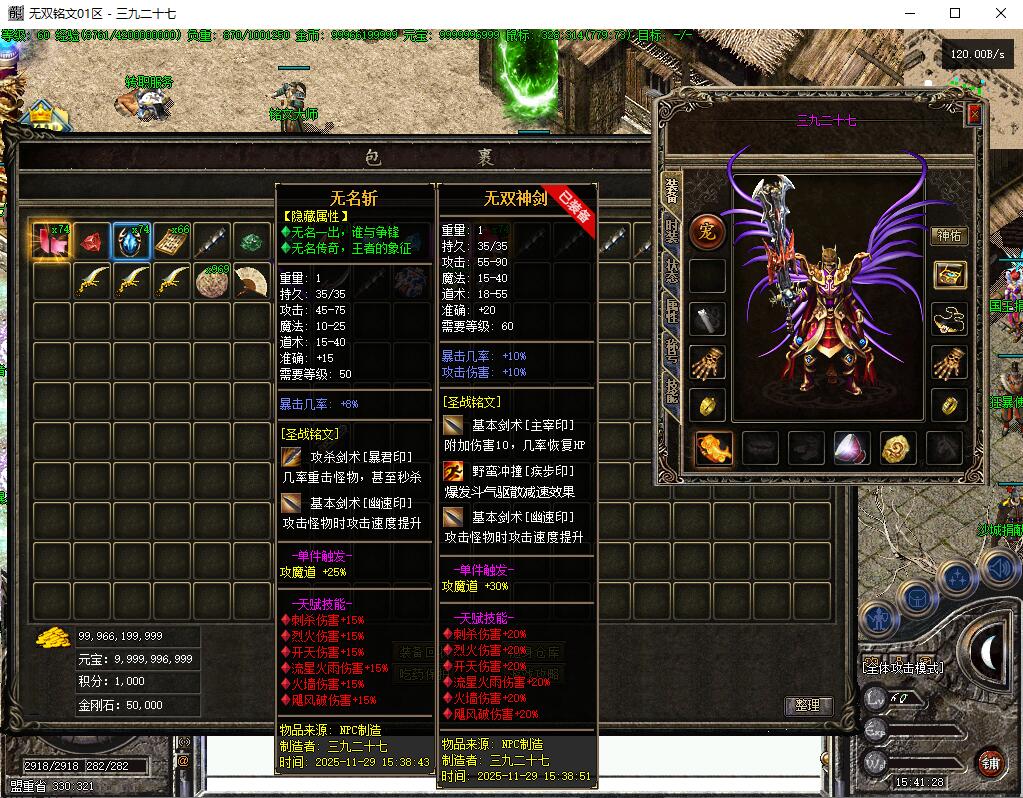Maximize the game window

pos(955,13)
